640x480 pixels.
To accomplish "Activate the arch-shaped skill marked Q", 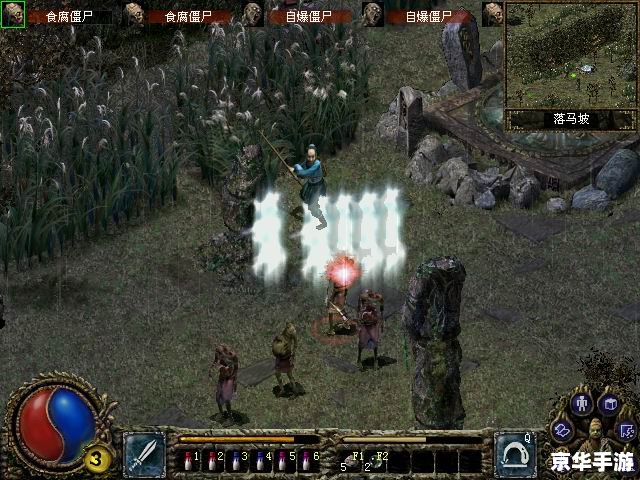I will click(514, 453).
